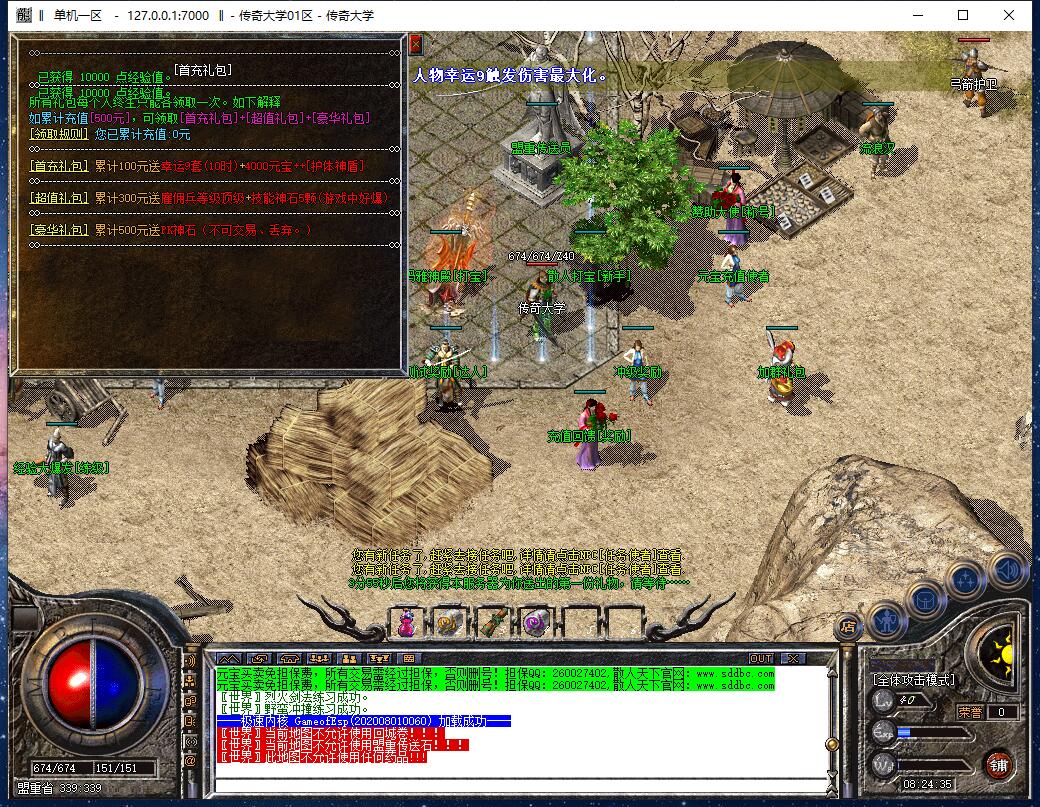Click the OUT button on chat bar
Viewport: 1040px width, 807px height.
761,658
